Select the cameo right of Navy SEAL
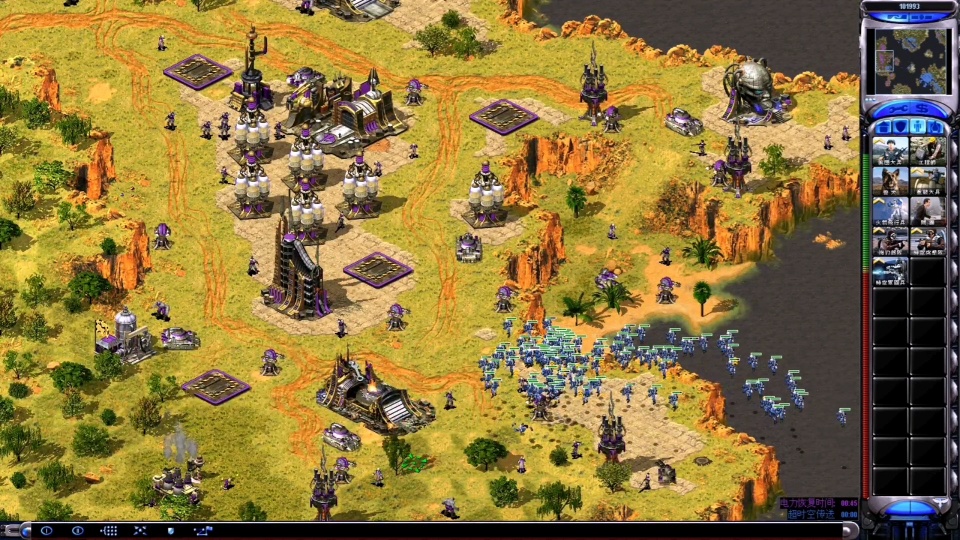This screenshot has width=960, height=540. coord(927,242)
